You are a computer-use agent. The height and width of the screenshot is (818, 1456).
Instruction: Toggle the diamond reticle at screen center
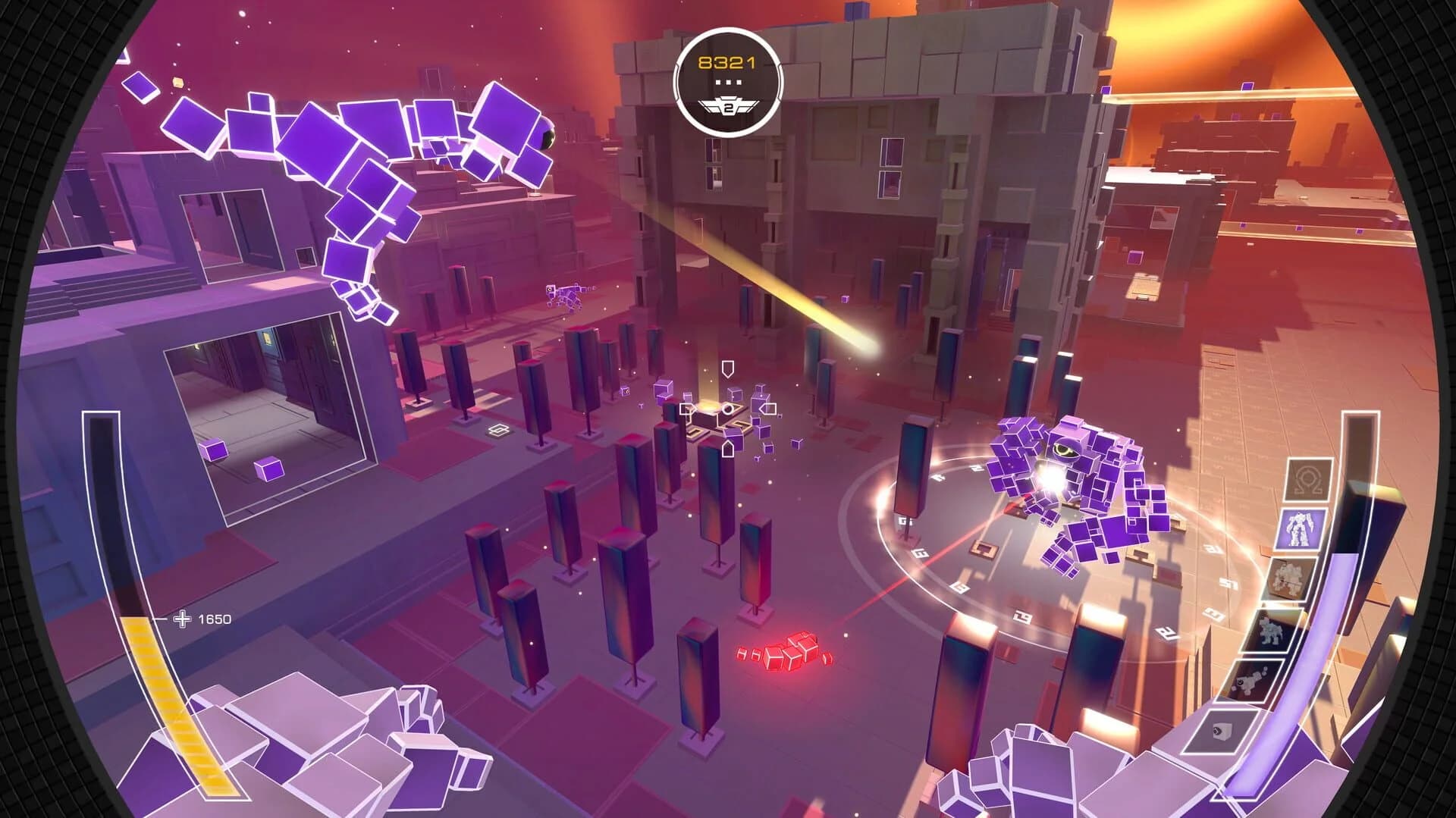click(x=728, y=409)
